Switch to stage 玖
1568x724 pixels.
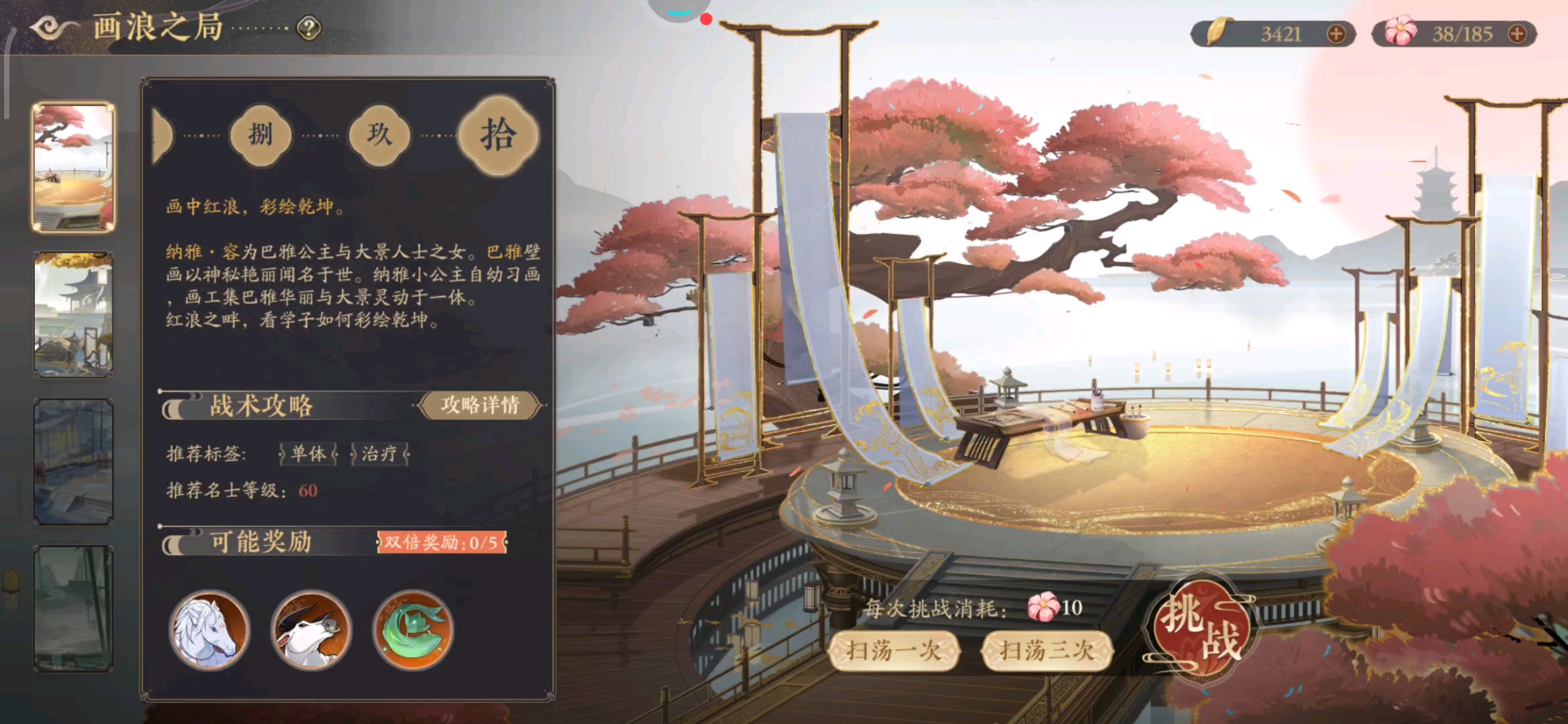[x=380, y=134]
